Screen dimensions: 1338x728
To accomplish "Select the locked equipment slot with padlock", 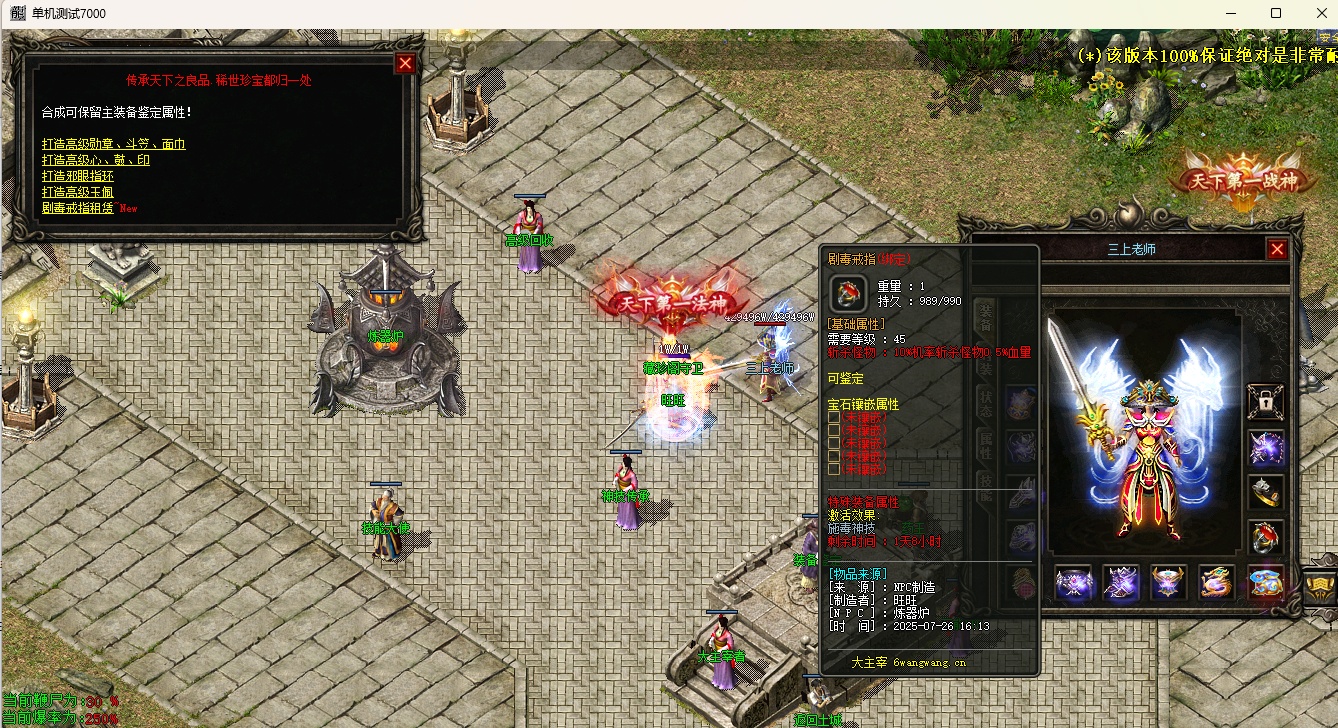I will 1266,401.
